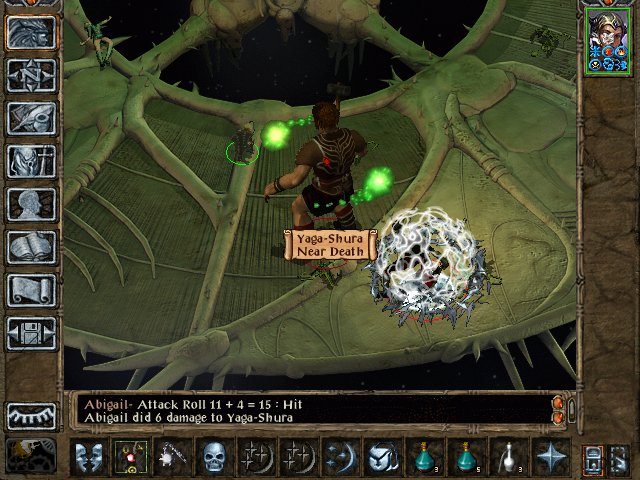Equip the flail quick weapon
Image resolution: width=640 pixels, height=480 pixels.
tap(171, 457)
